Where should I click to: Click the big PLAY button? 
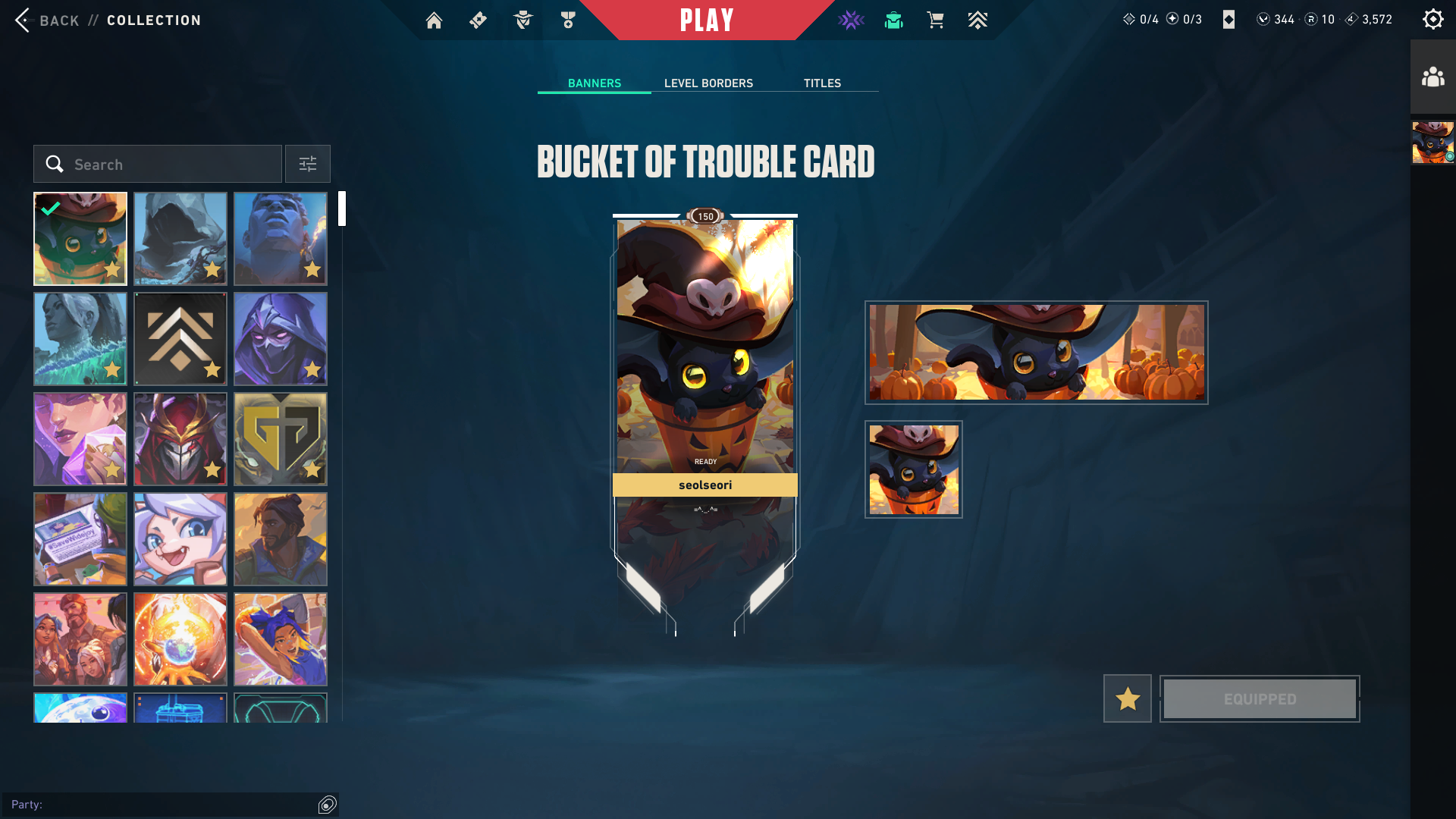[706, 20]
